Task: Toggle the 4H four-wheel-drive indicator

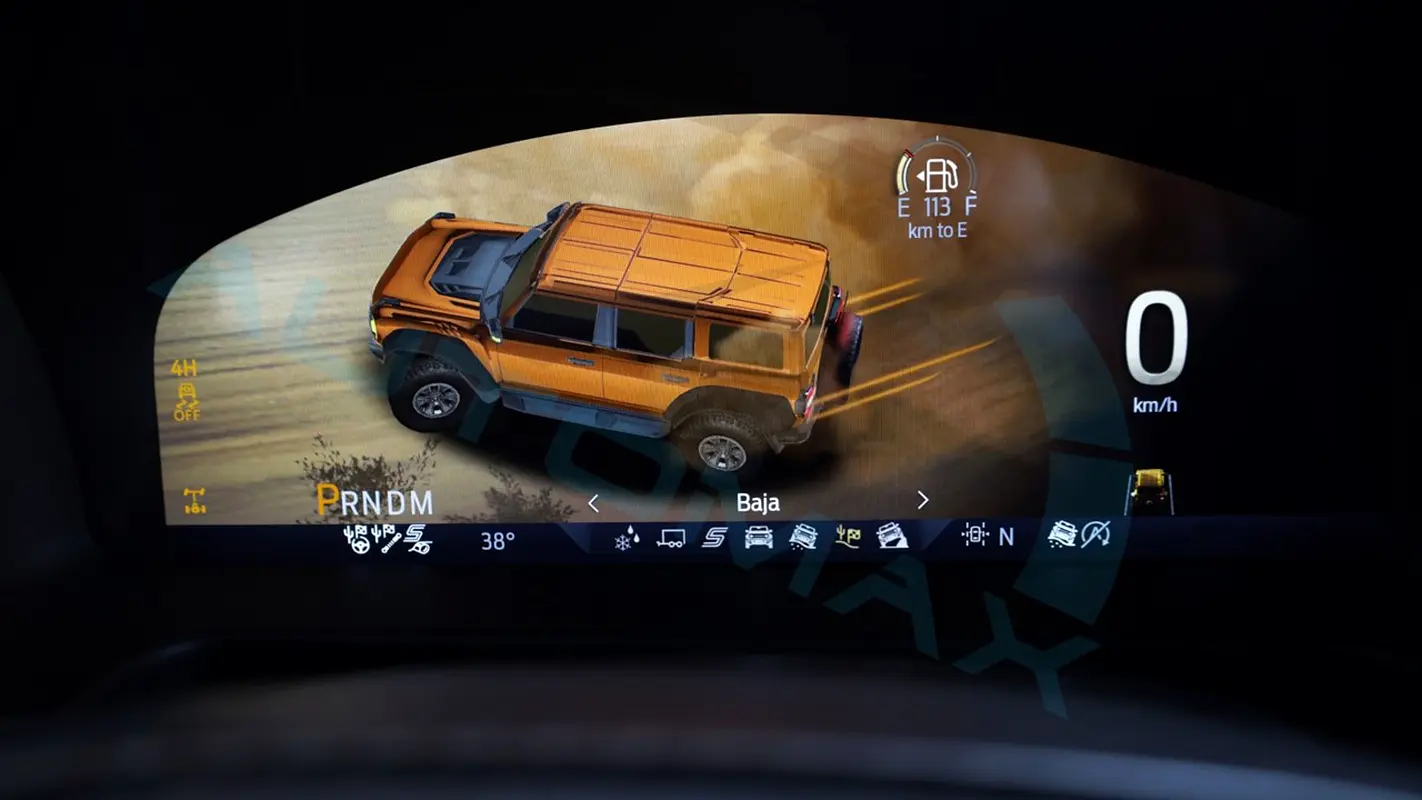Action: 183,366
